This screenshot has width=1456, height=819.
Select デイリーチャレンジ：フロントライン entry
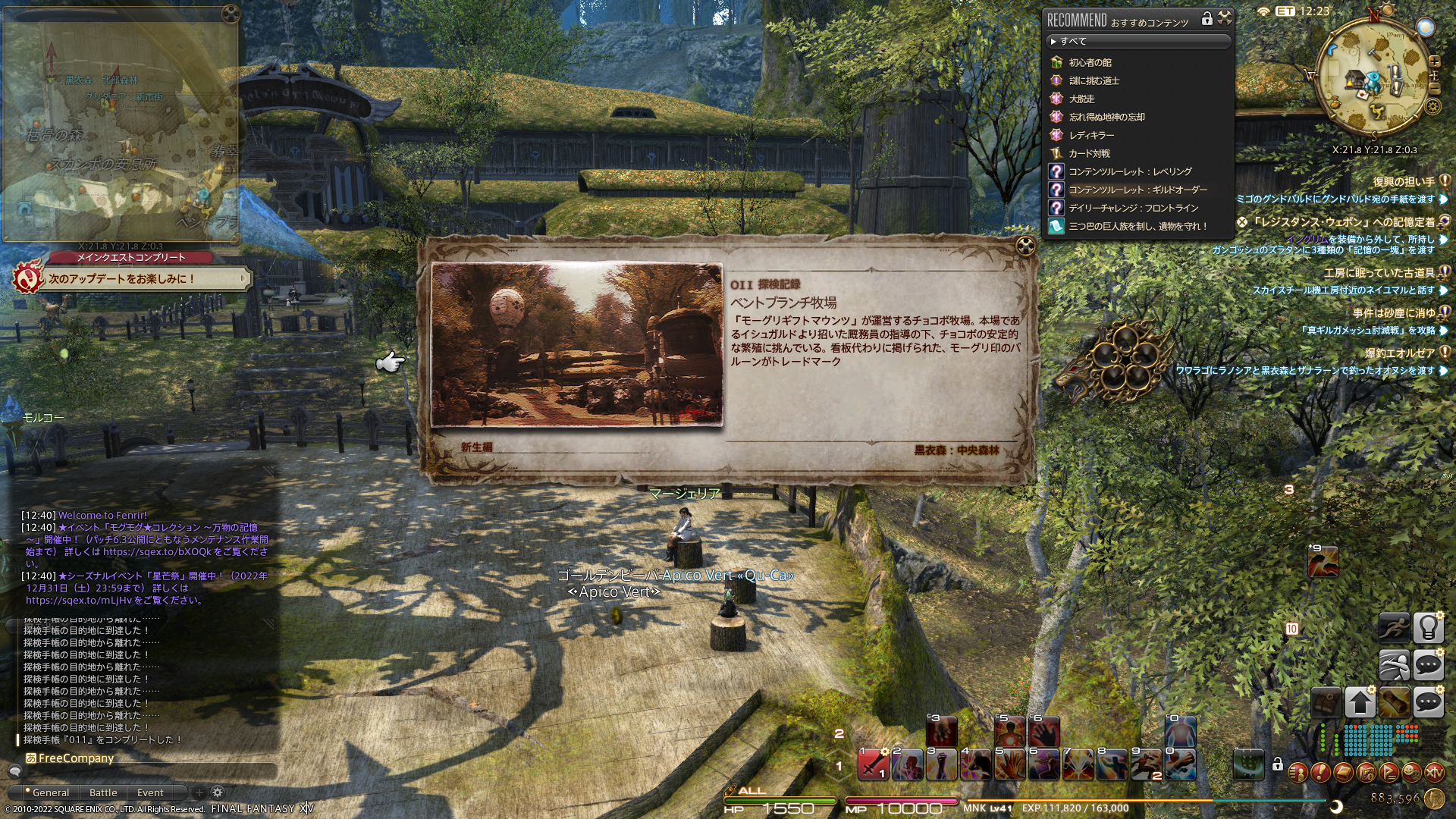click(x=1133, y=208)
